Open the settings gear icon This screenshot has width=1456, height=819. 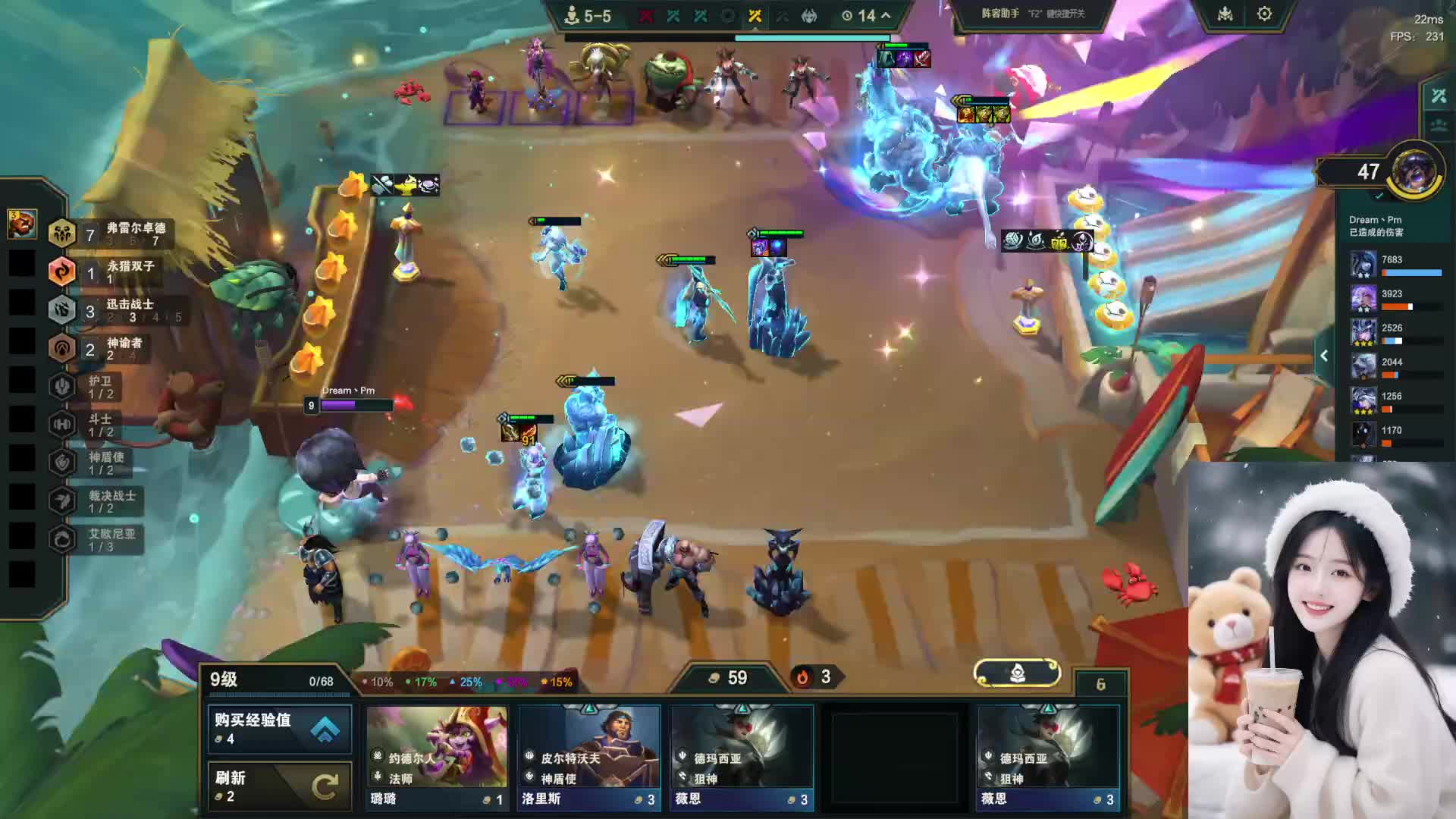(x=1264, y=14)
